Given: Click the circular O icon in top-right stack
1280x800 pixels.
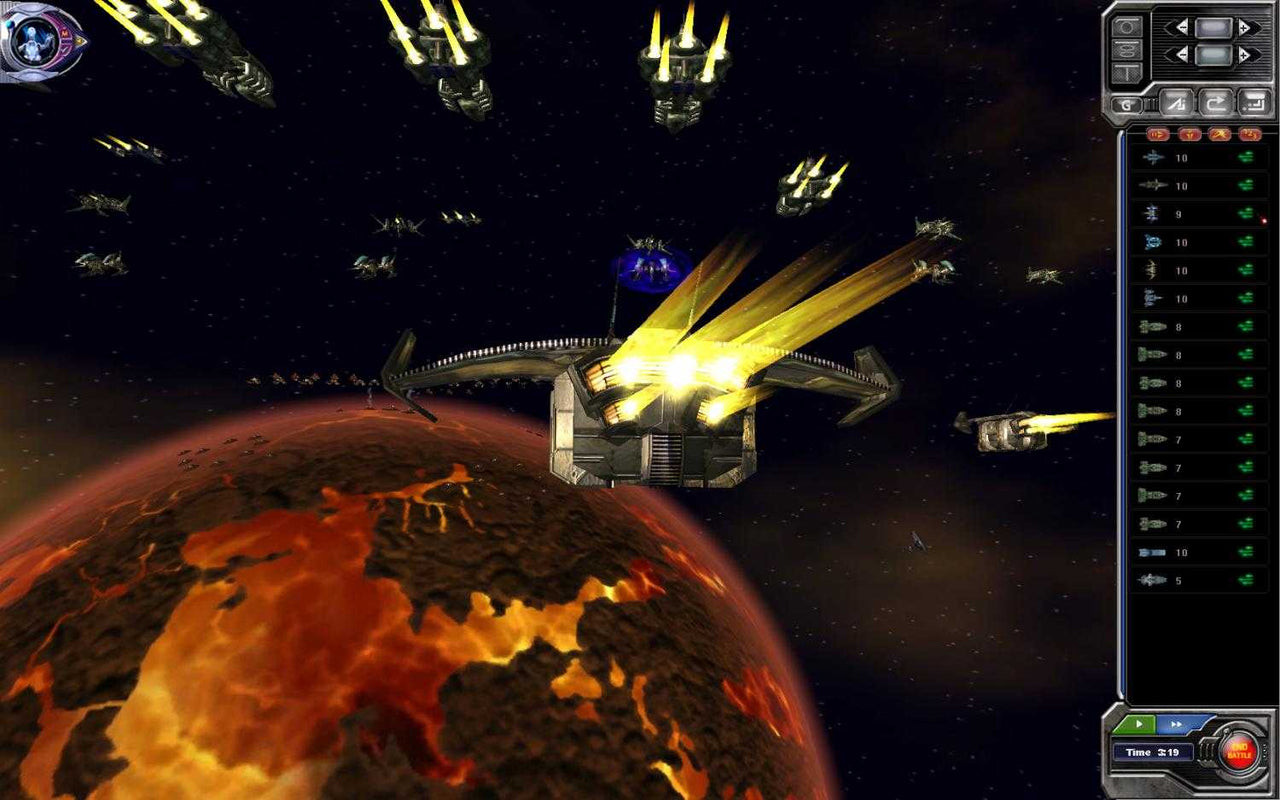Looking at the screenshot, I should click(1127, 26).
